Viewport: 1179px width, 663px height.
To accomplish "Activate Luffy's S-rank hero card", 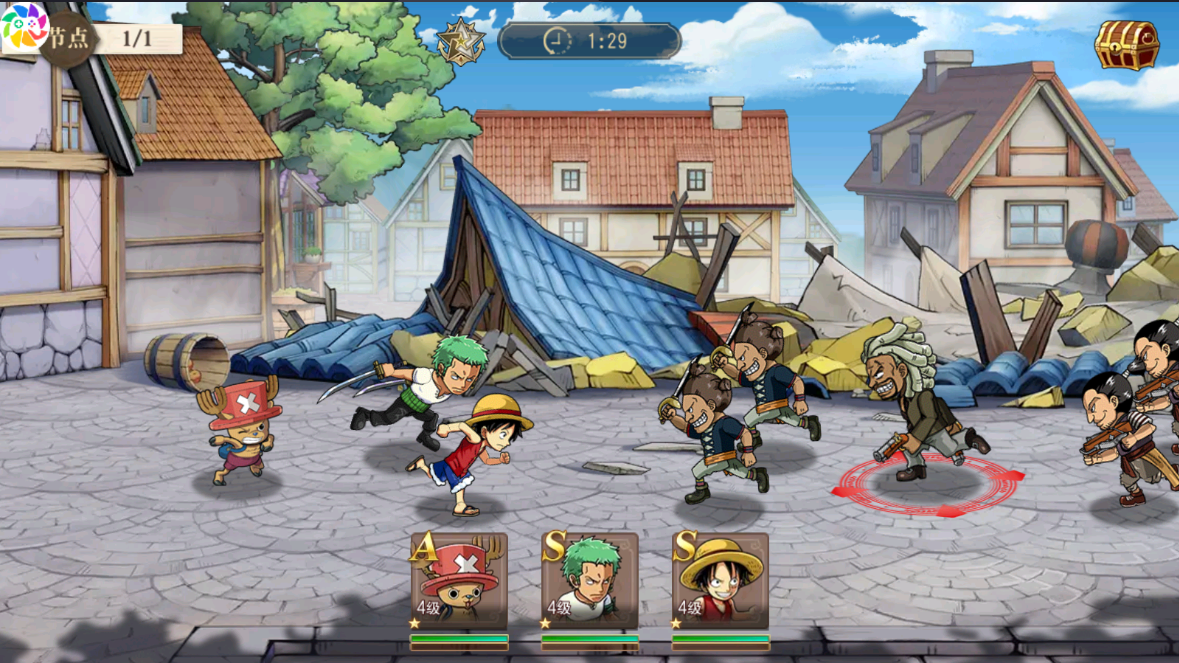I will pyautogui.click(x=720, y=581).
